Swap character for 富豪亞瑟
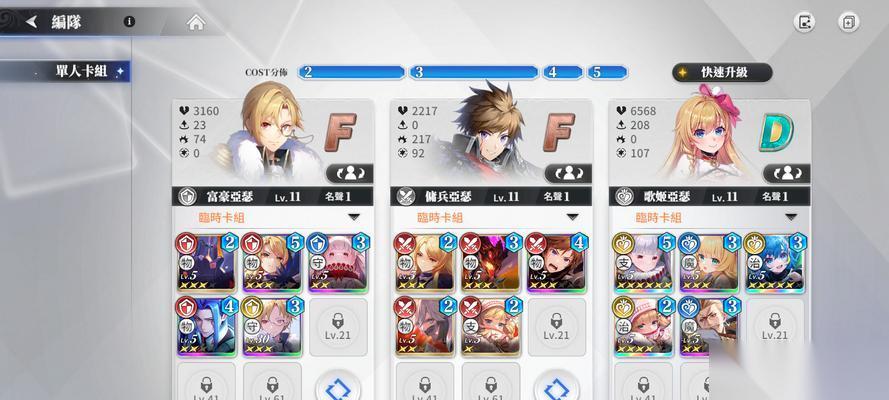This screenshot has height=400, width=889. pyautogui.click(x=357, y=173)
